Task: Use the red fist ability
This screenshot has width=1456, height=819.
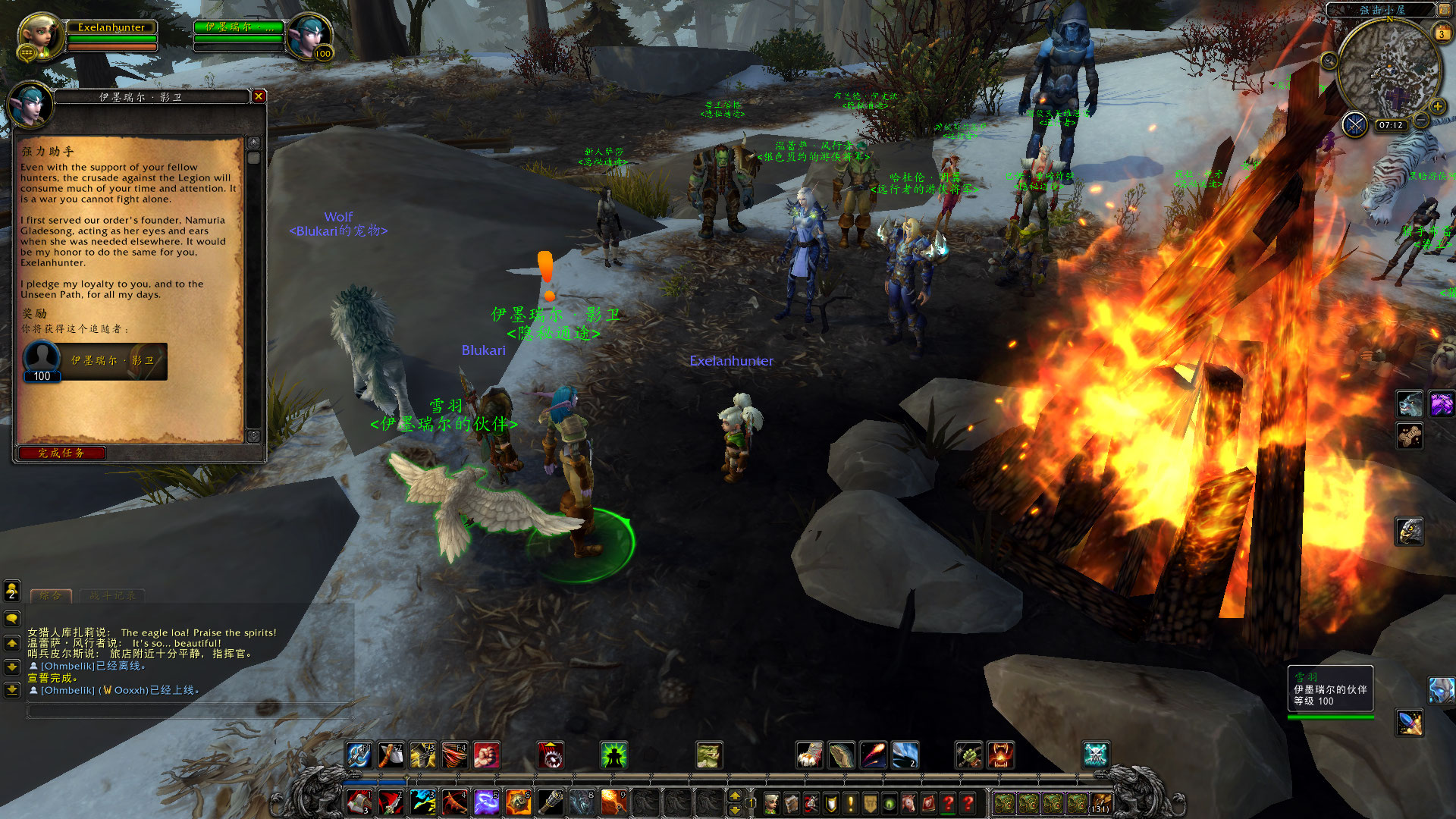Action: point(486,755)
